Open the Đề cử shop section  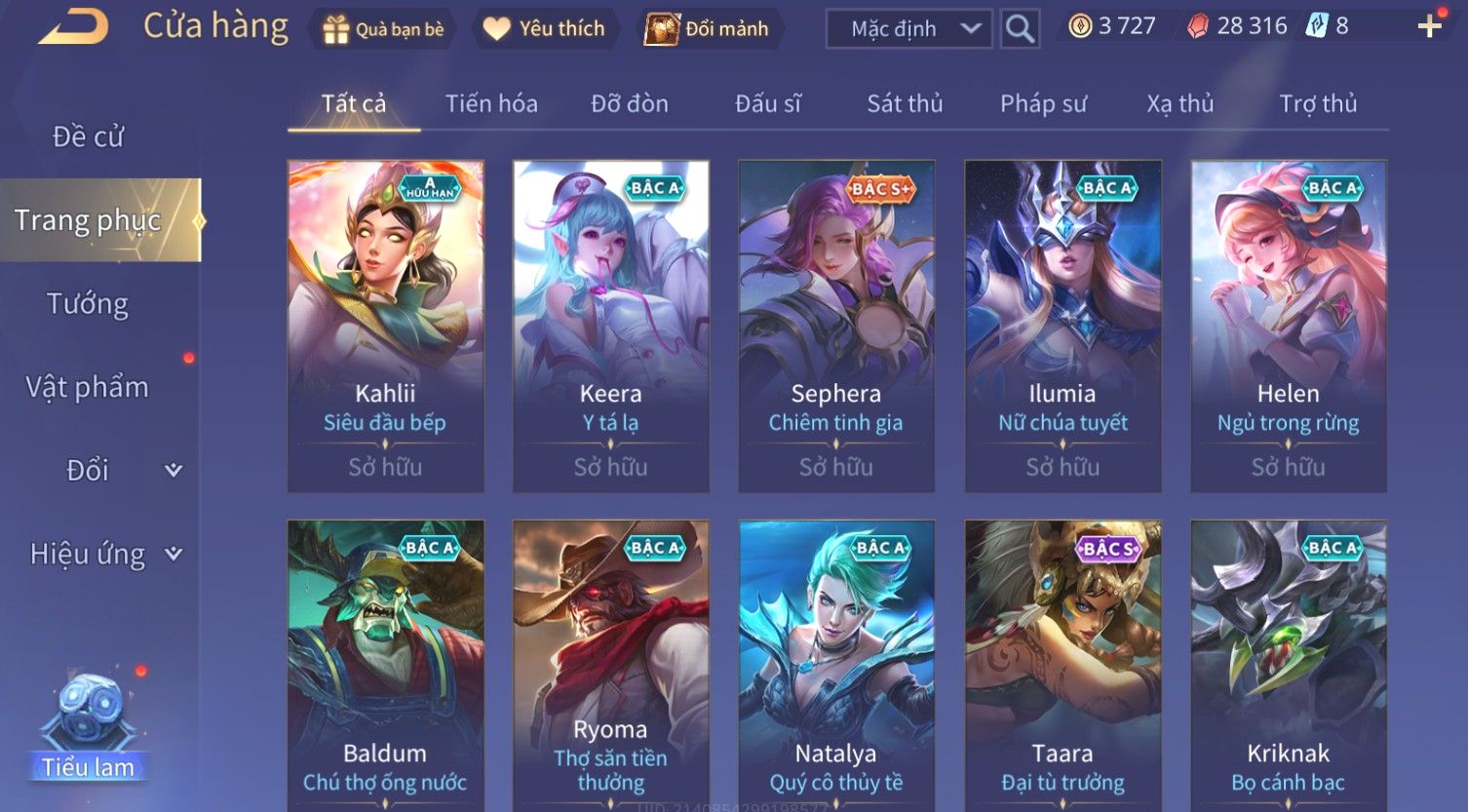89,136
